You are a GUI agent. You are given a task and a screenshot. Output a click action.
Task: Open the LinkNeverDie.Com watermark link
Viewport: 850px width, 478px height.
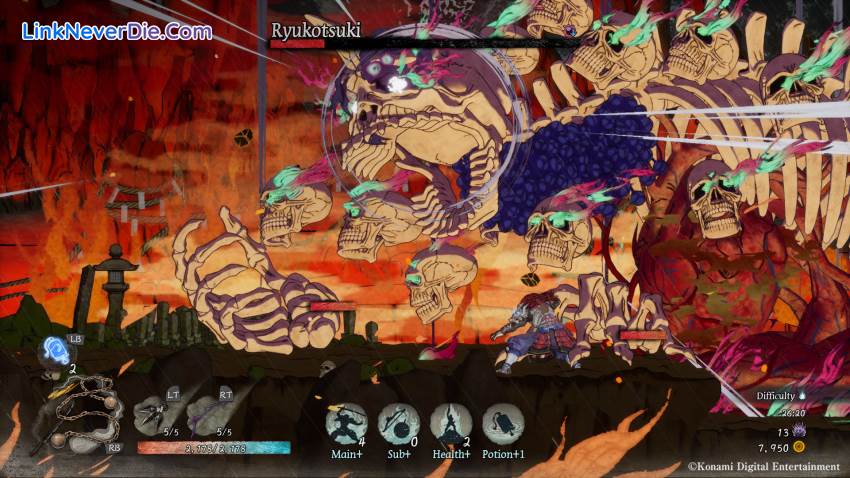tap(116, 32)
